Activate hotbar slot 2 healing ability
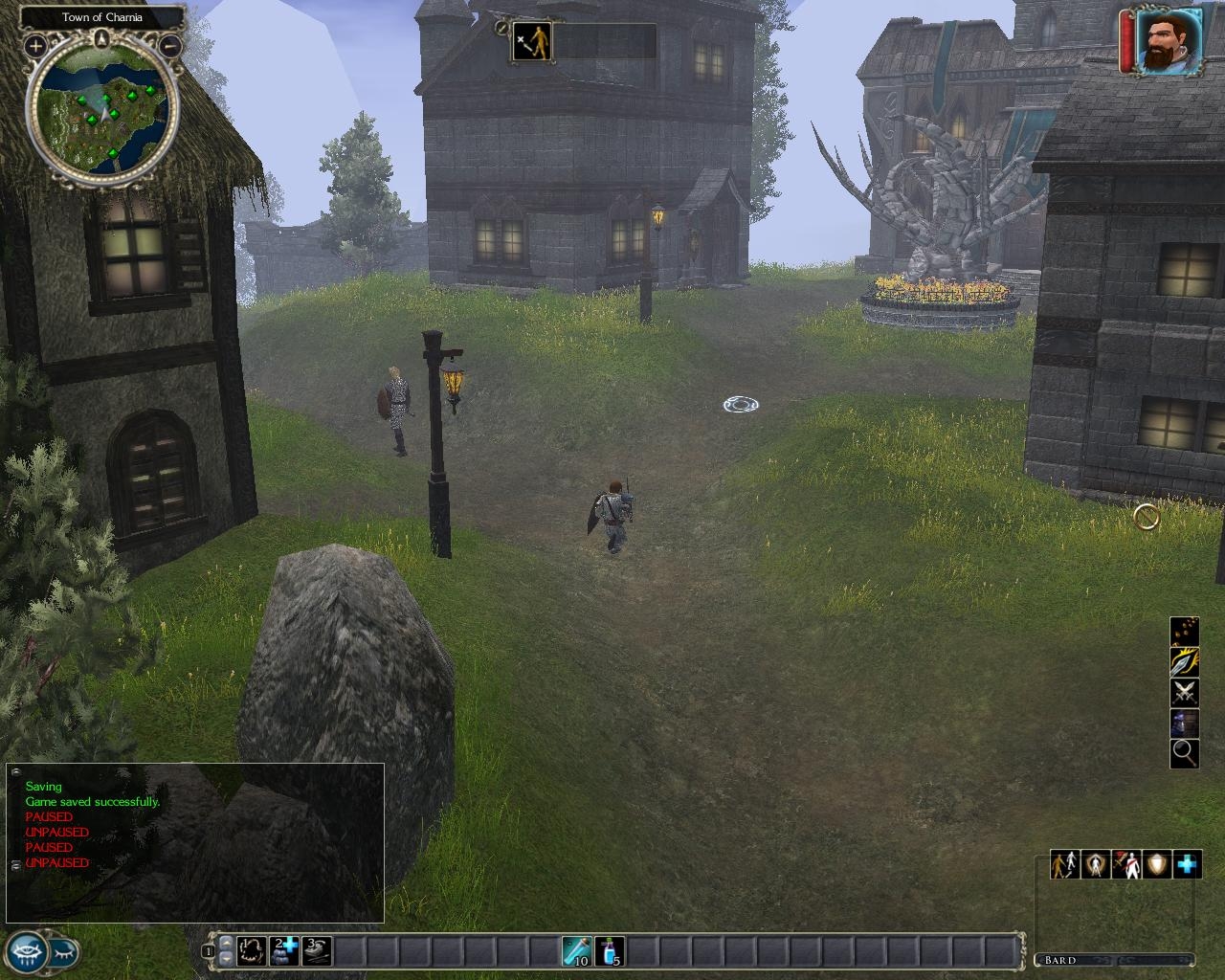 click(x=284, y=950)
